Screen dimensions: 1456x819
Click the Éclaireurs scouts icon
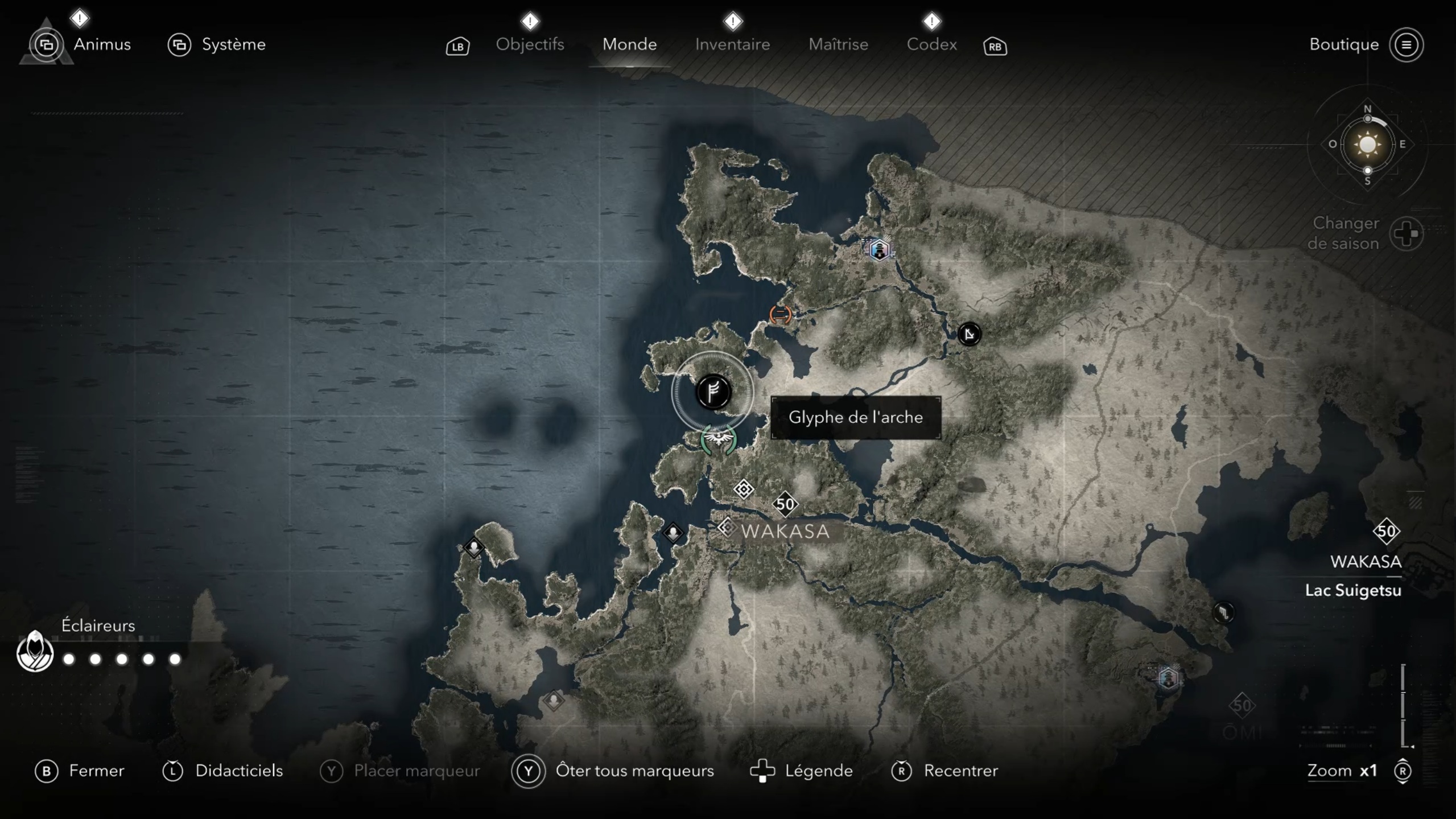(35, 652)
